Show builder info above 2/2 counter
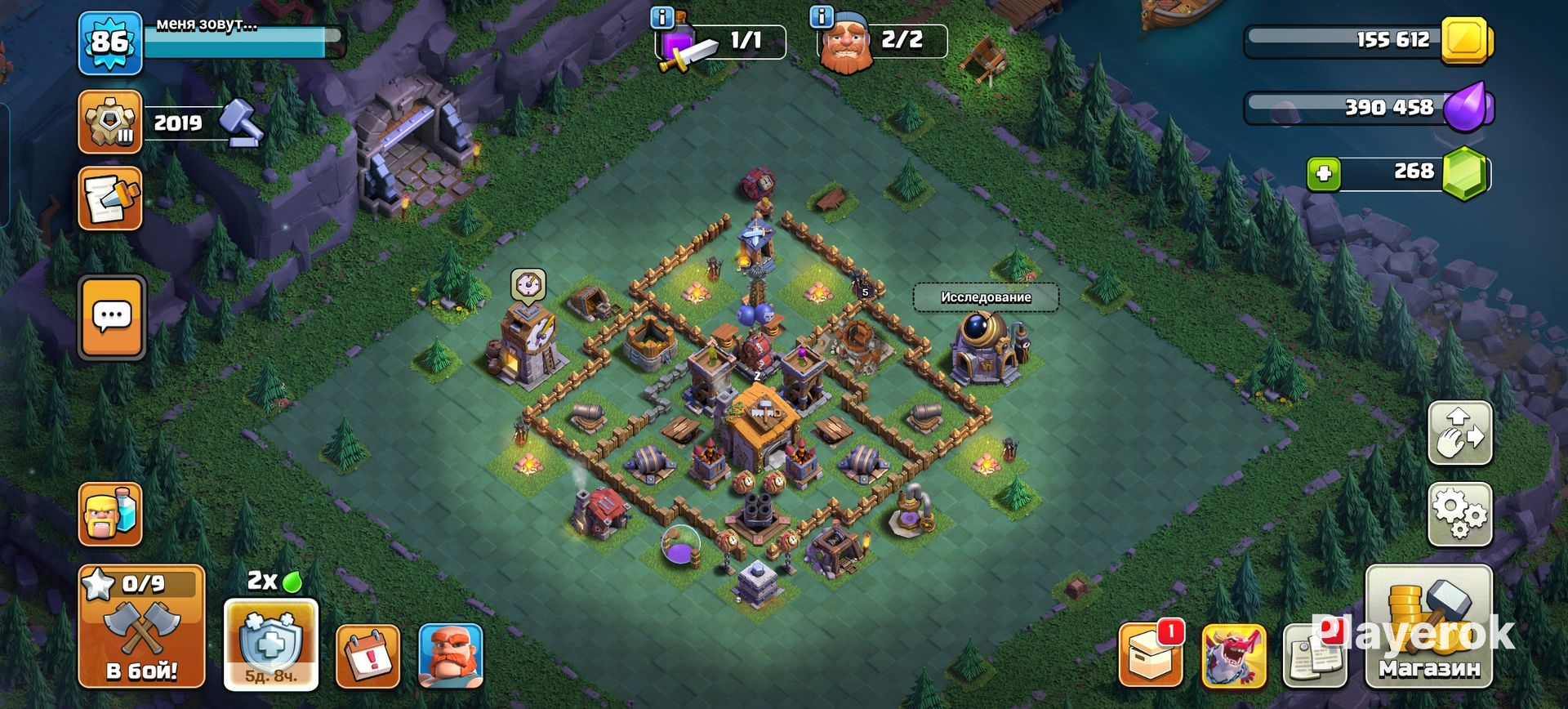The image size is (1568, 709). tap(821, 16)
